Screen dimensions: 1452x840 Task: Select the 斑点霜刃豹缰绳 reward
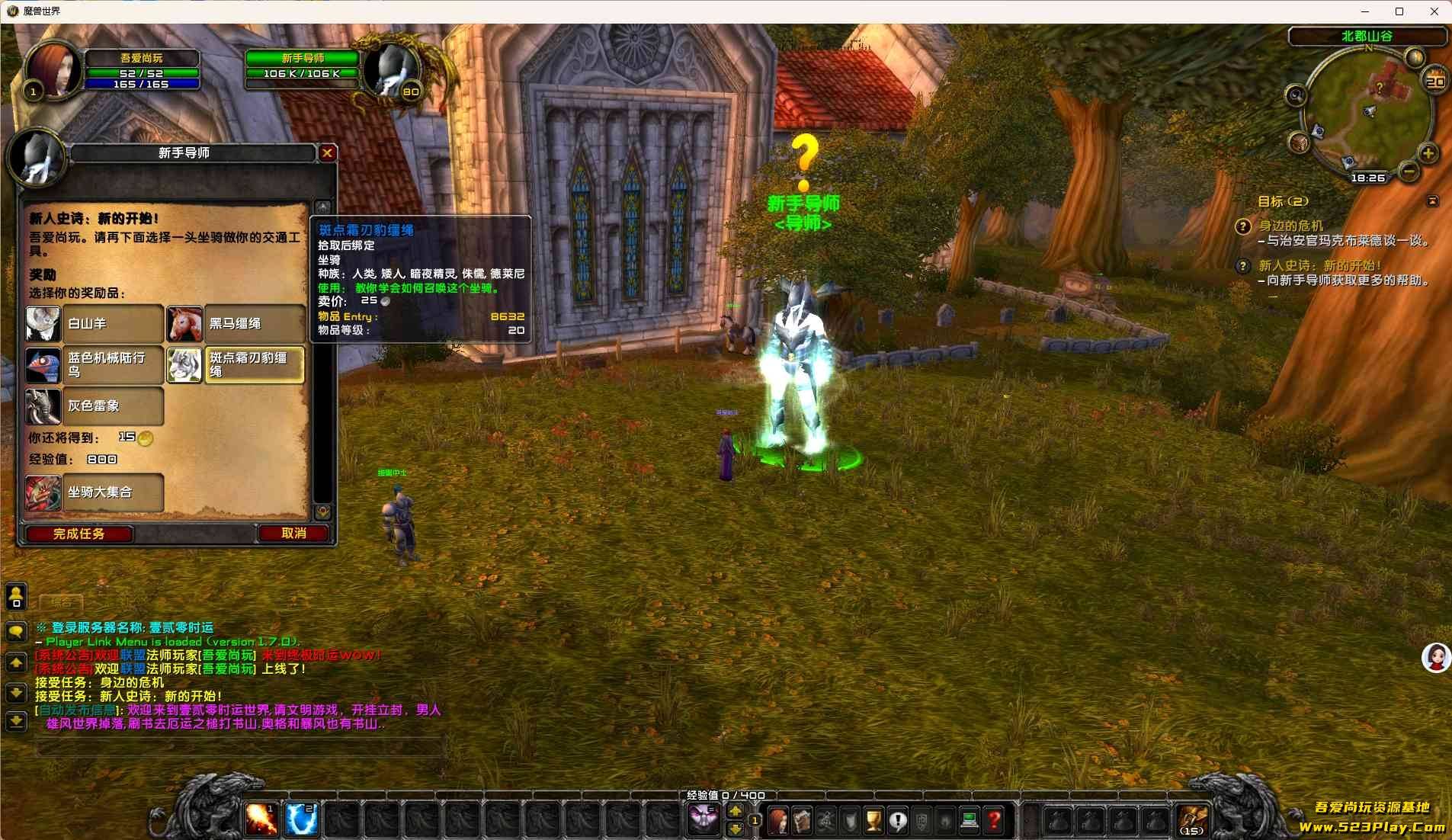click(x=236, y=365)
